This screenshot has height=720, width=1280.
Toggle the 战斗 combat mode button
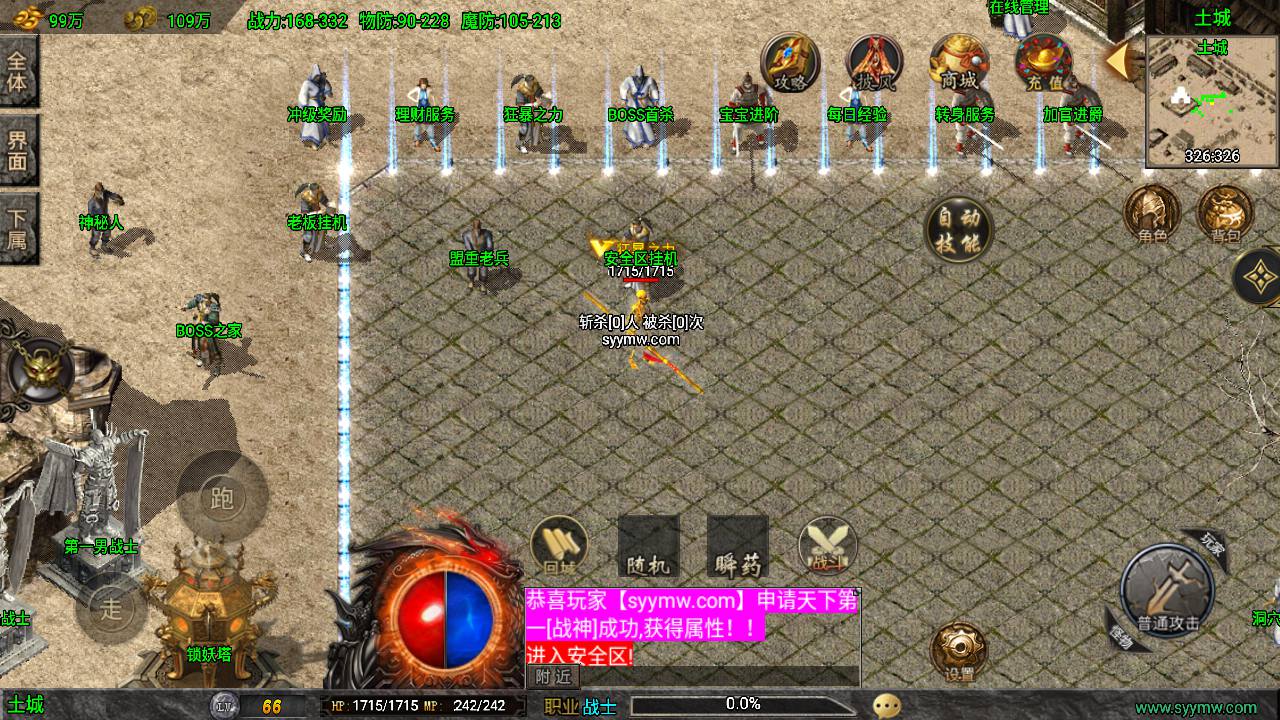coord(828,546)
